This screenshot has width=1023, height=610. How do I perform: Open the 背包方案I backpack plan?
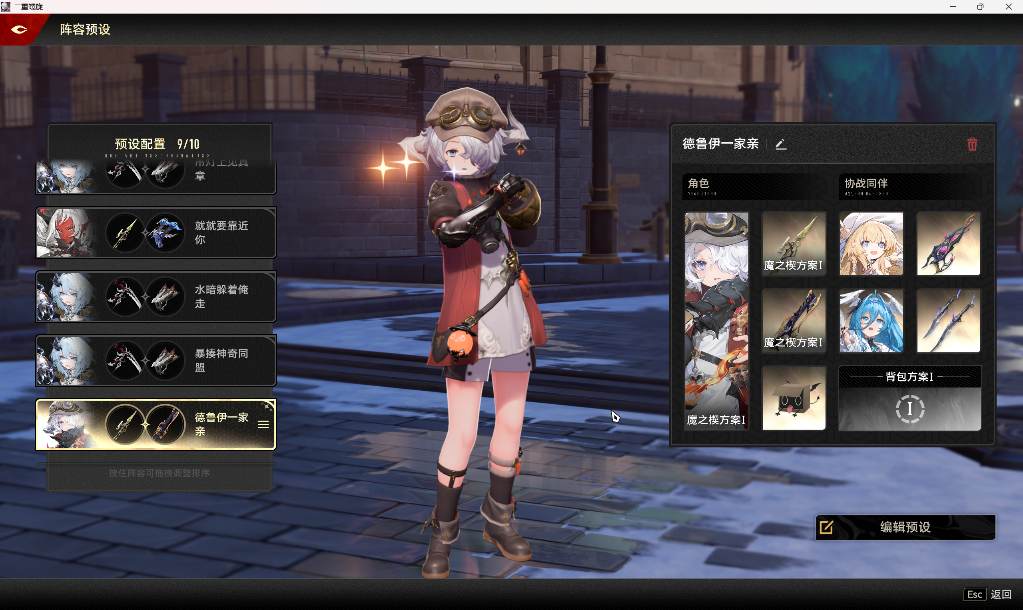(x=909, y=398)
